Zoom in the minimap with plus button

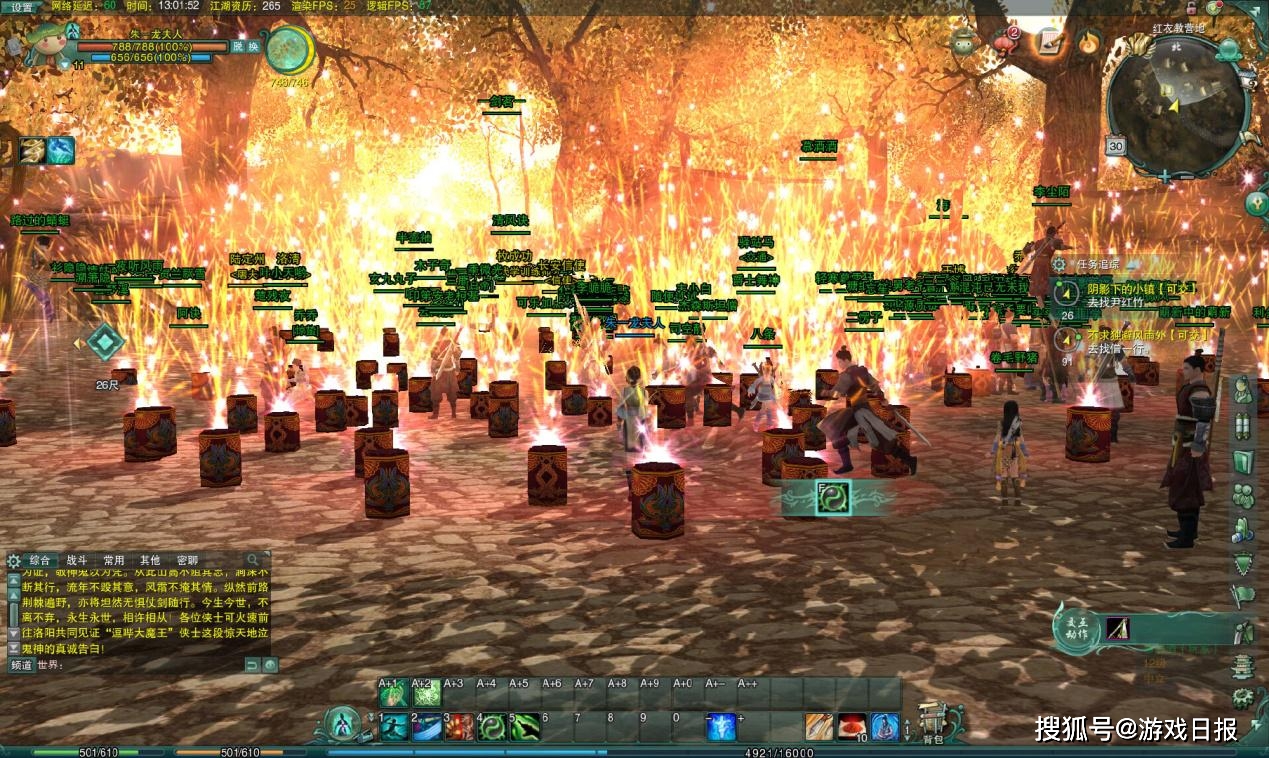1163,177
